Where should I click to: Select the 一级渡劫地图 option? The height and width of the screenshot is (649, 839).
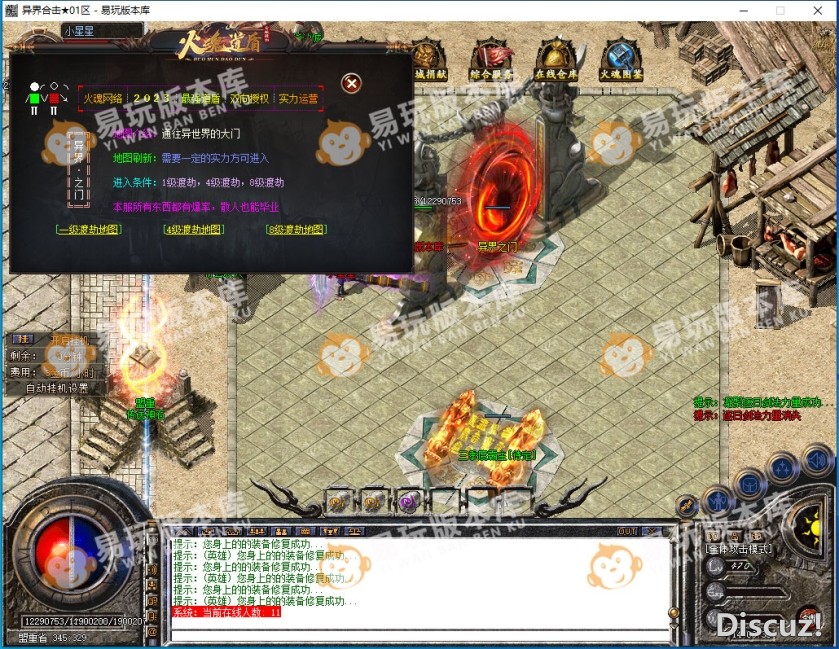89,230
